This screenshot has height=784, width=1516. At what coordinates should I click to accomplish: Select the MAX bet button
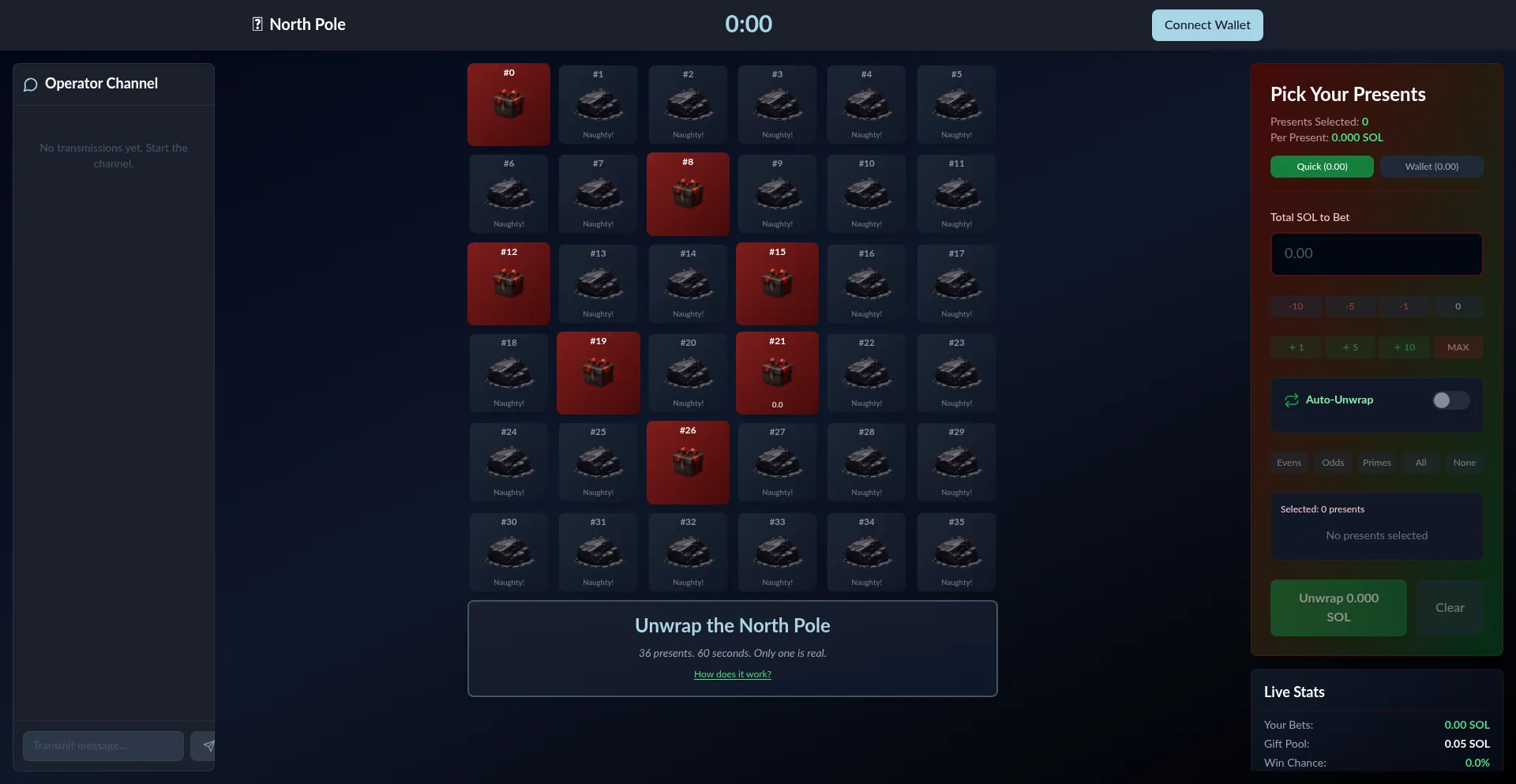1458,347
